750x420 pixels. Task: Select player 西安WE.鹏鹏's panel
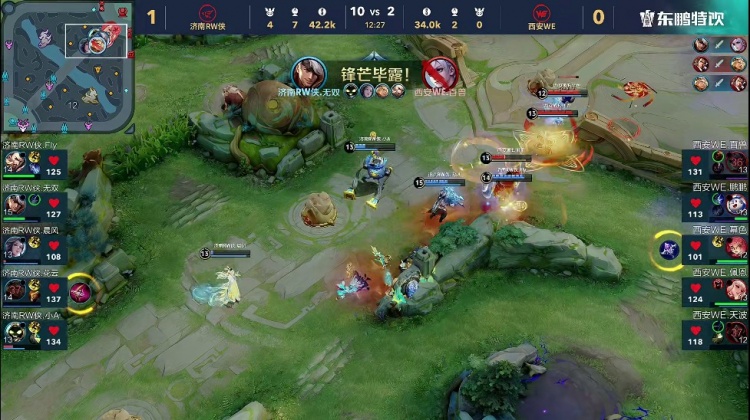[715, 204]
